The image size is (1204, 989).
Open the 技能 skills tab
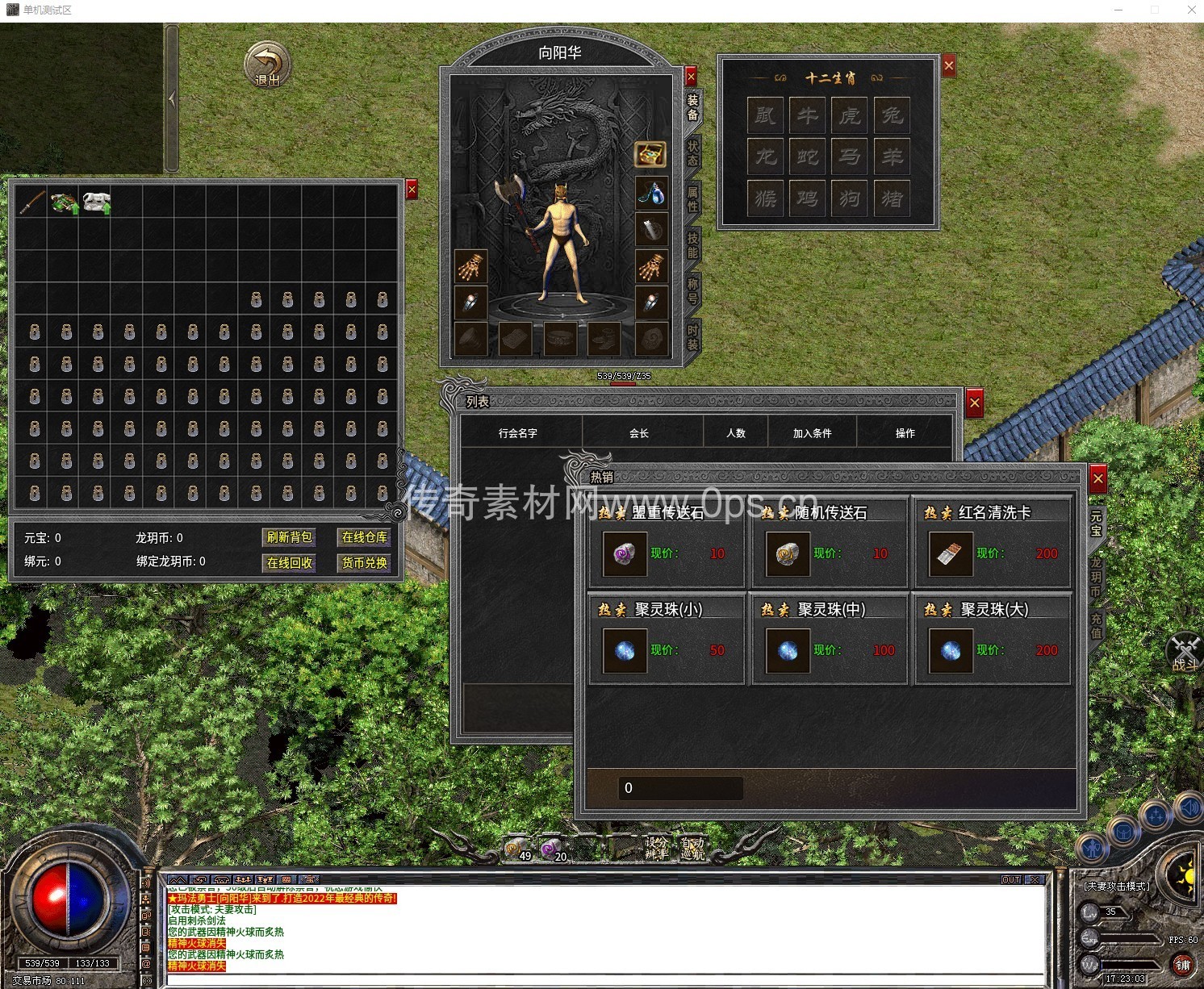pyautogui.click(x=692, y=244)
